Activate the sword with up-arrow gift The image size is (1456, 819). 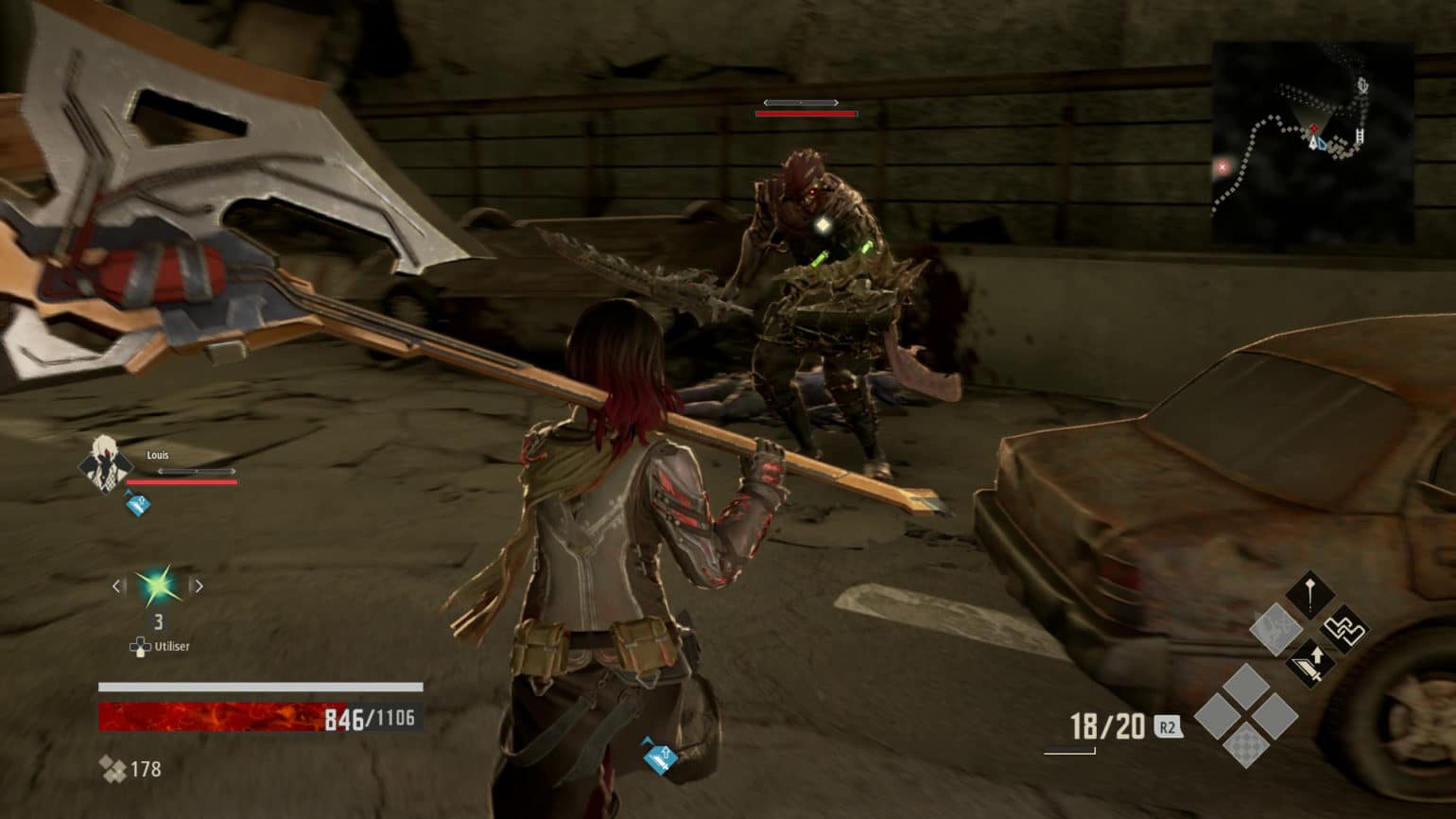(x=1310, y=662)
